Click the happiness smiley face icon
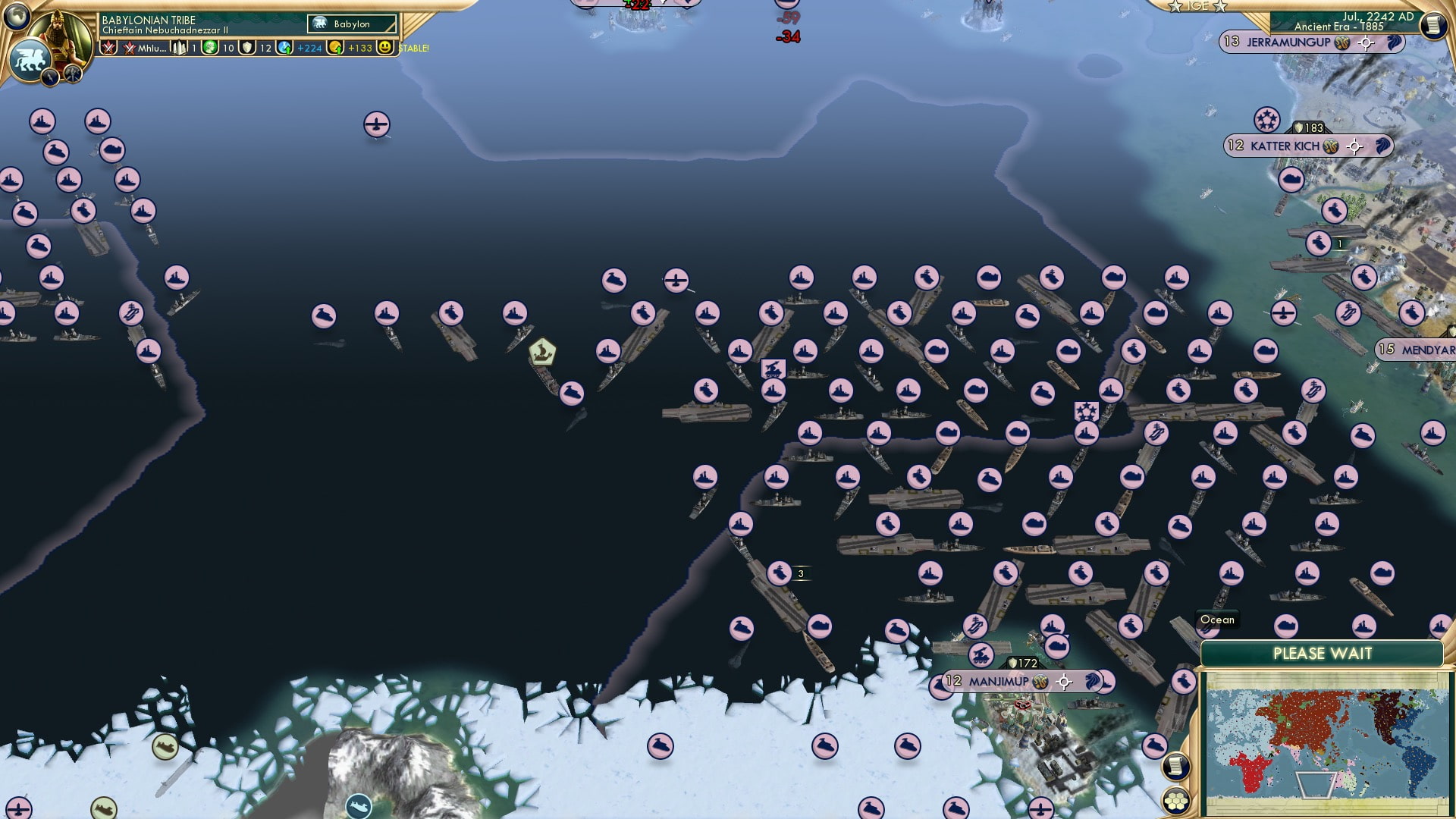 385,49
